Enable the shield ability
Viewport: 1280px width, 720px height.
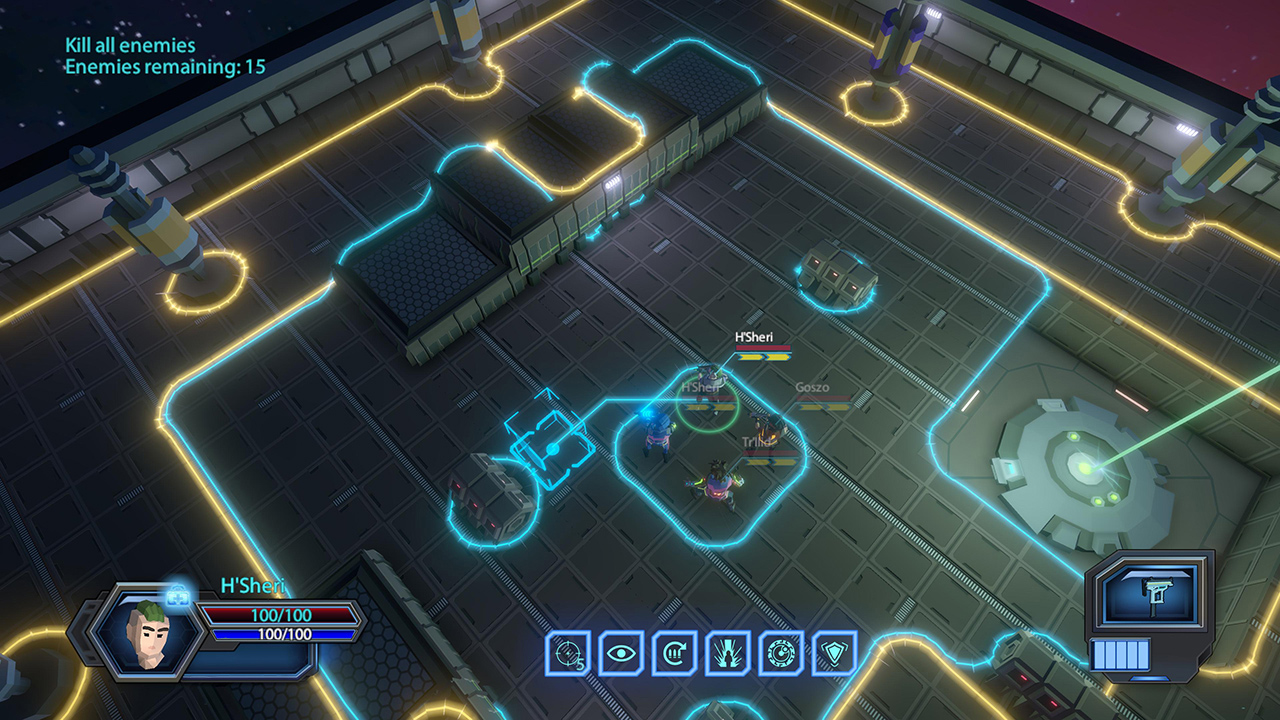(x=833, y=651)
